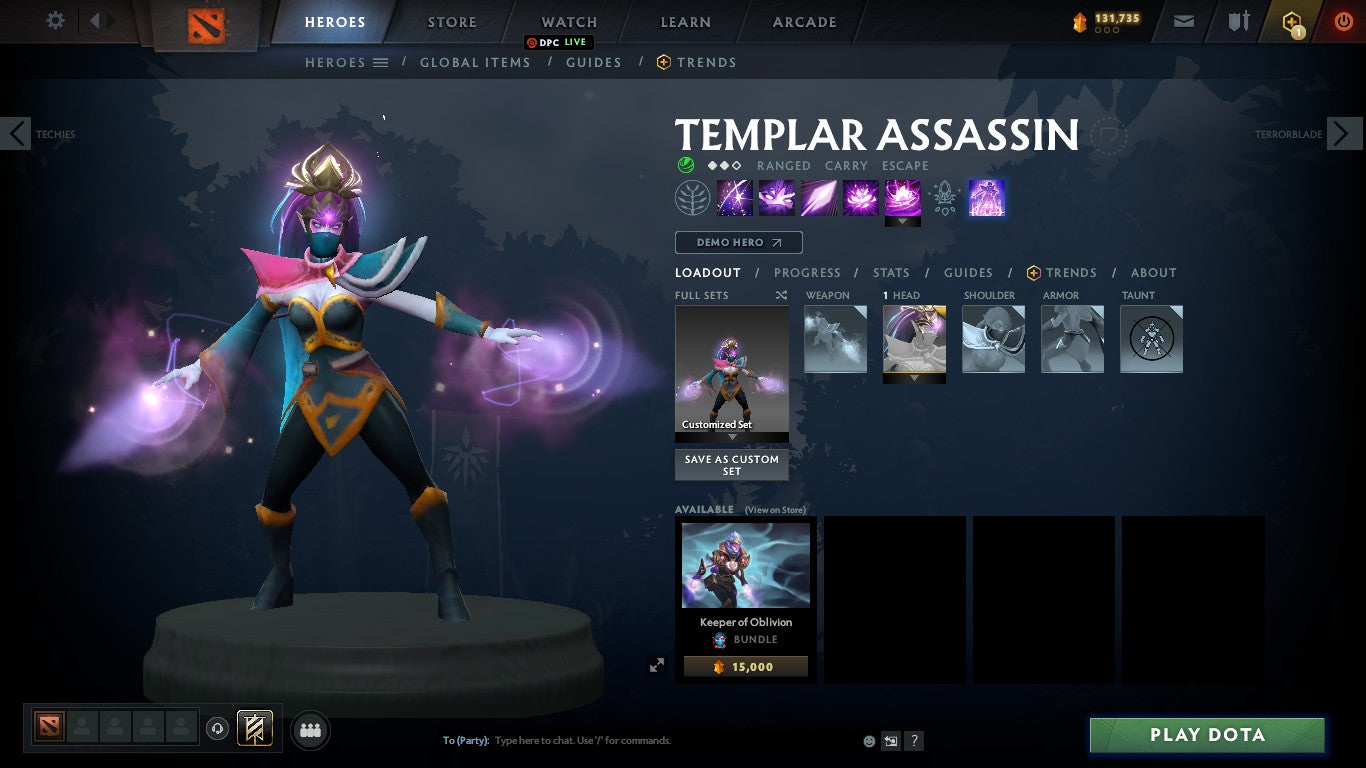Open Dota Plus via the gold hexagon icon
Image resolution: width=1366 pixels, height=768 pixels.
(1292, 20)
